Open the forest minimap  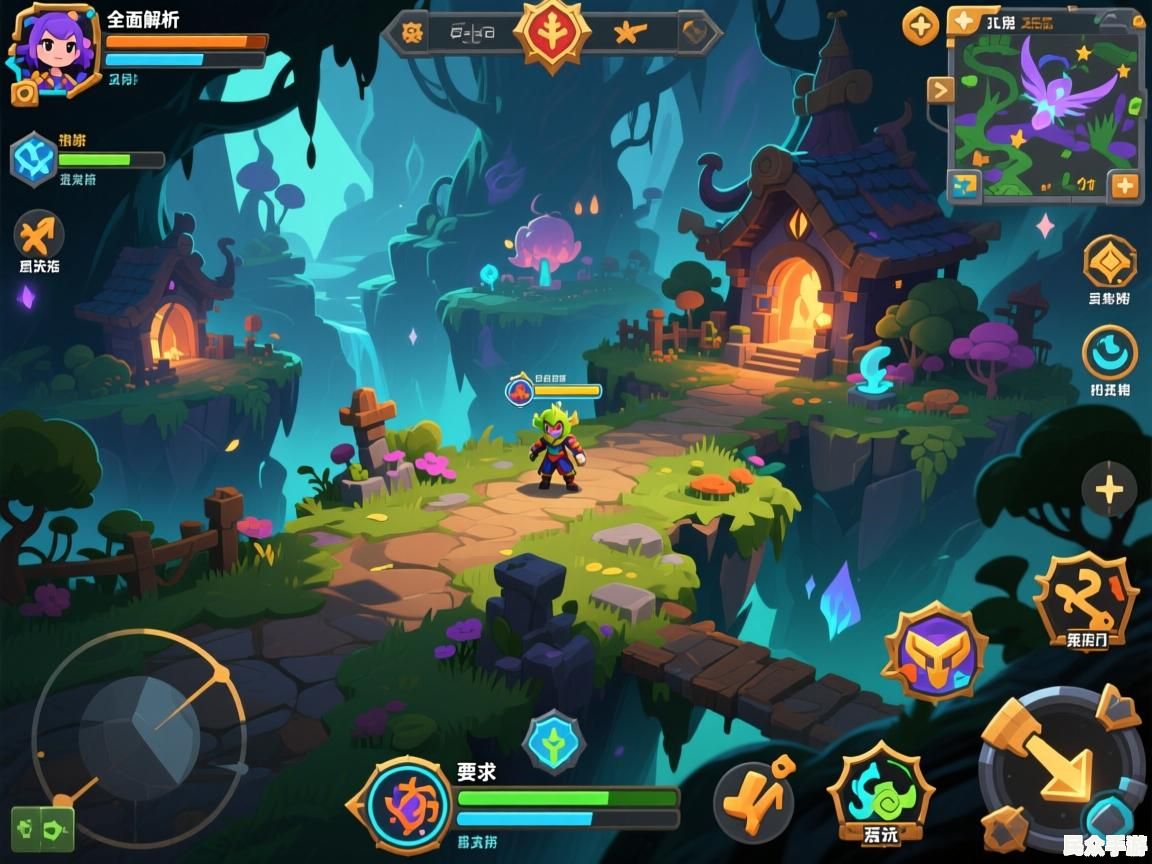[x=1045, y=110]
